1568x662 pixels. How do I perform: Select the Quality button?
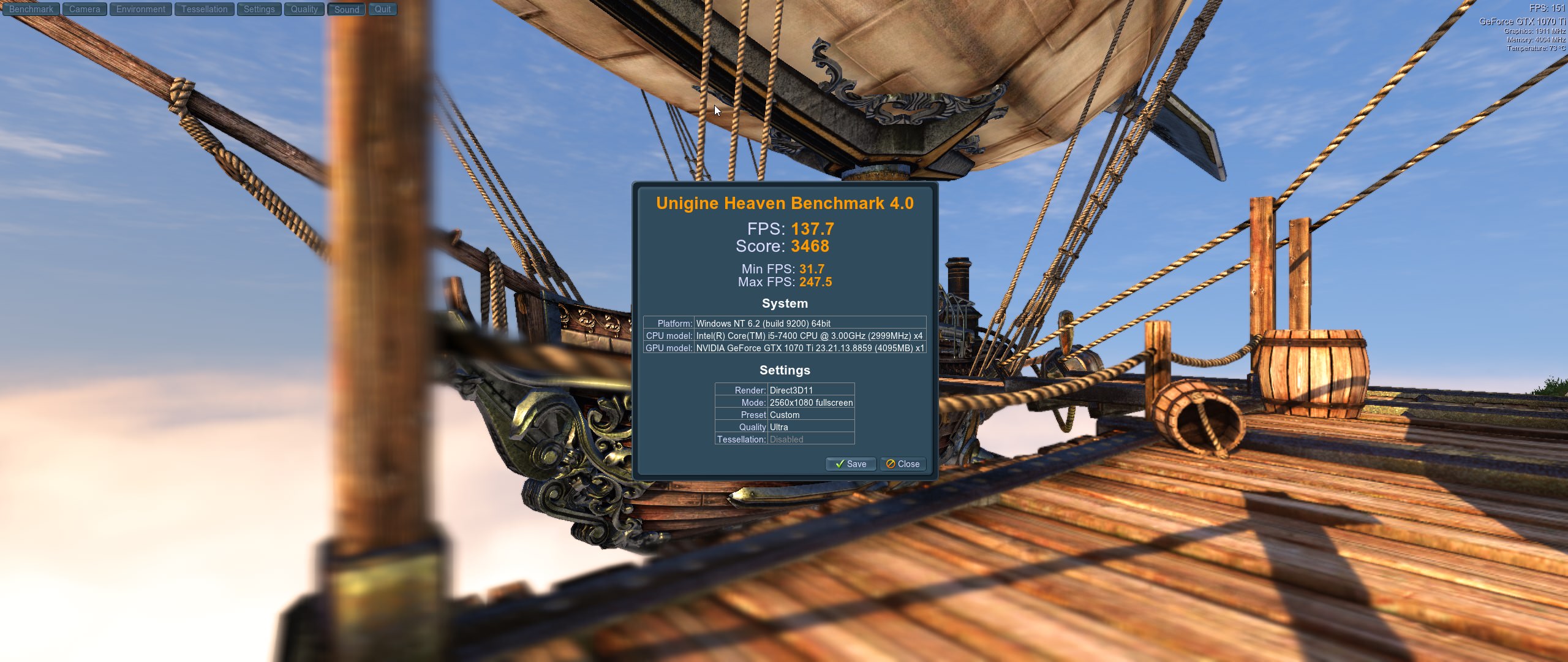coord(304,9)
